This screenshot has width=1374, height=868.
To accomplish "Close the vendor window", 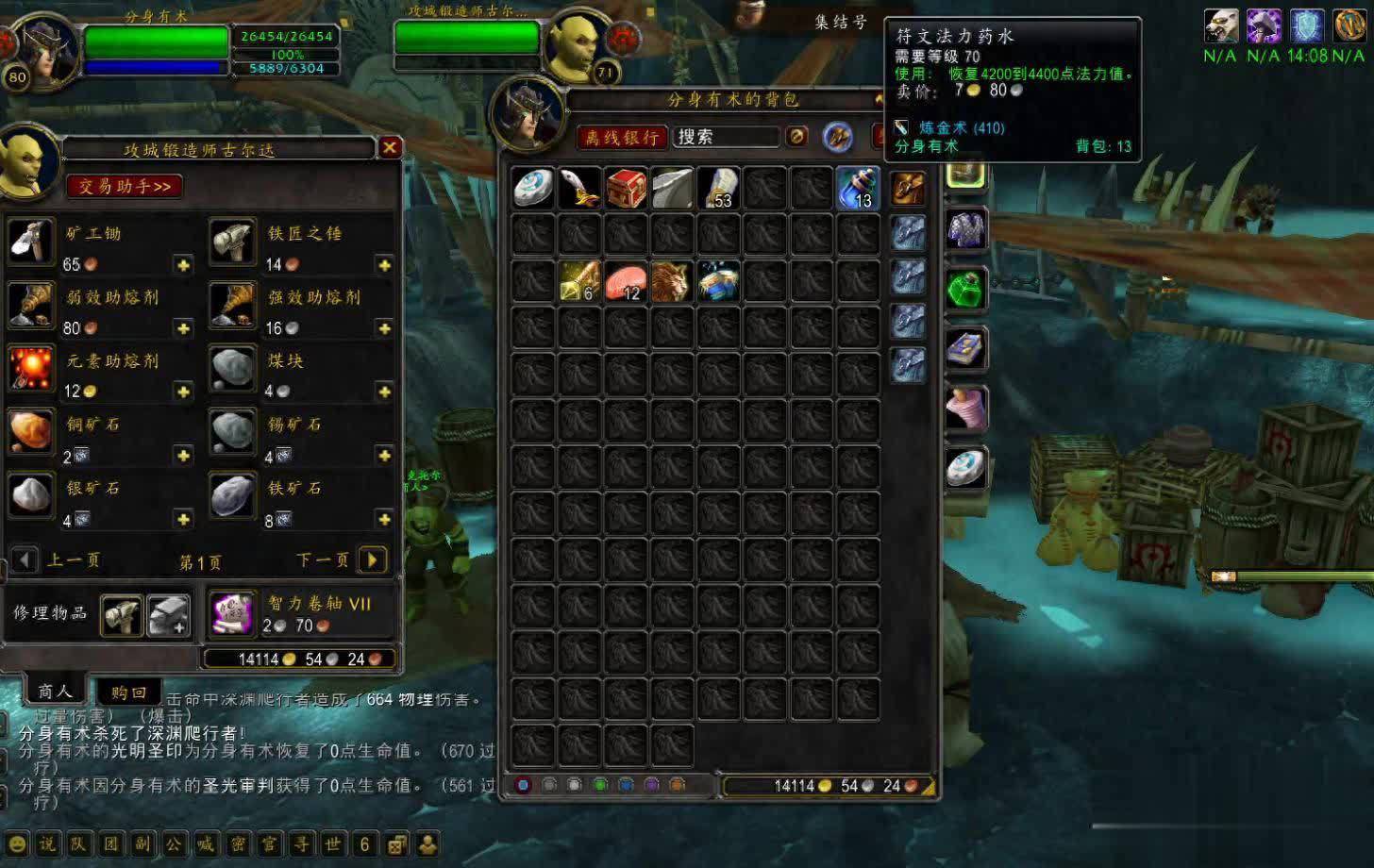I will [390, 147].
